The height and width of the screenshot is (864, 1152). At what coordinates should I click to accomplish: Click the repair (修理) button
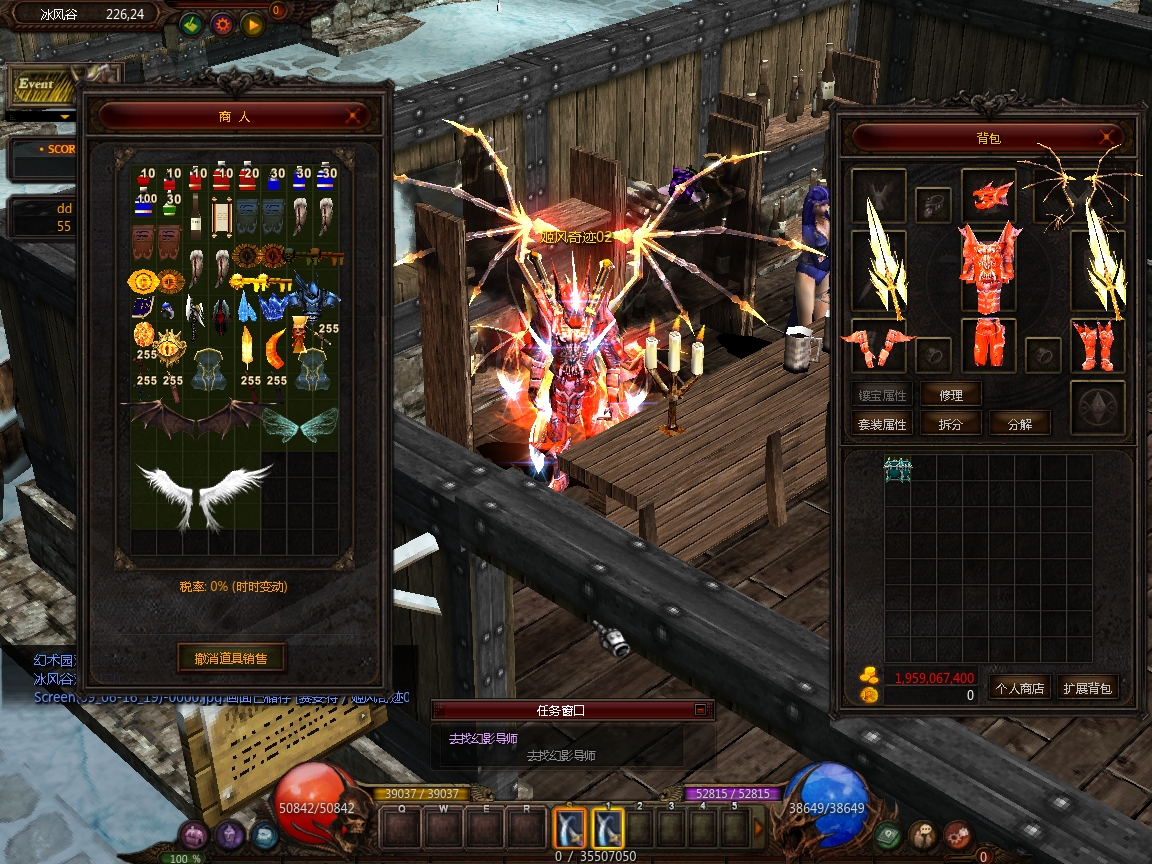[x=951, y=395]
